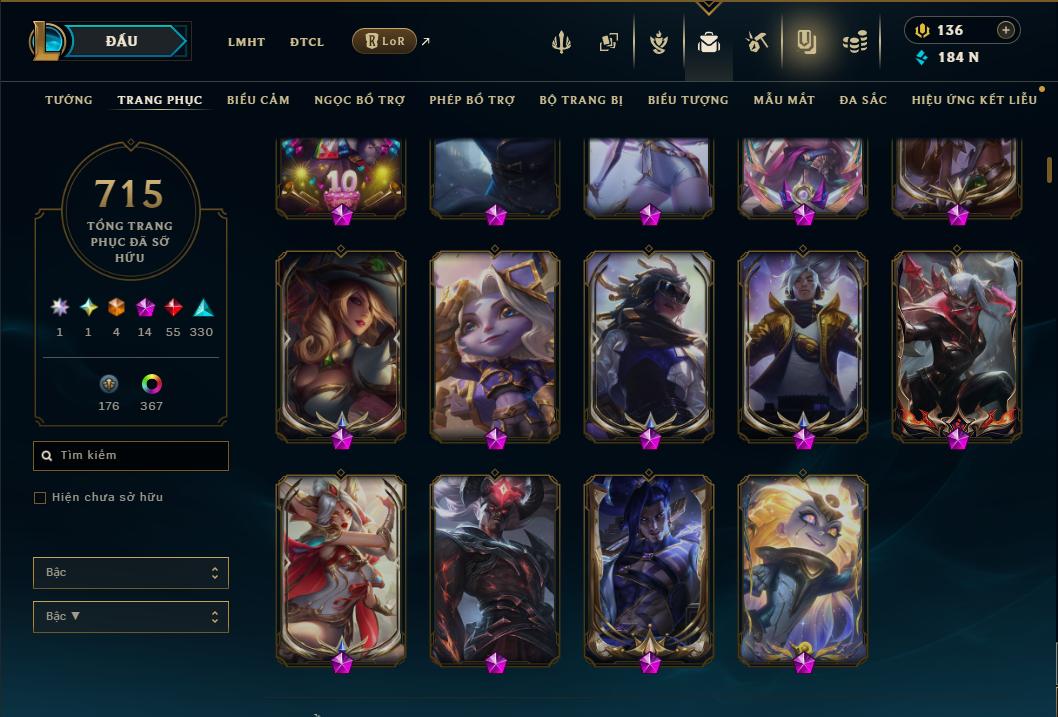Switch to ĐTCL game mode

pyautogui.click(x=306, y=42)
